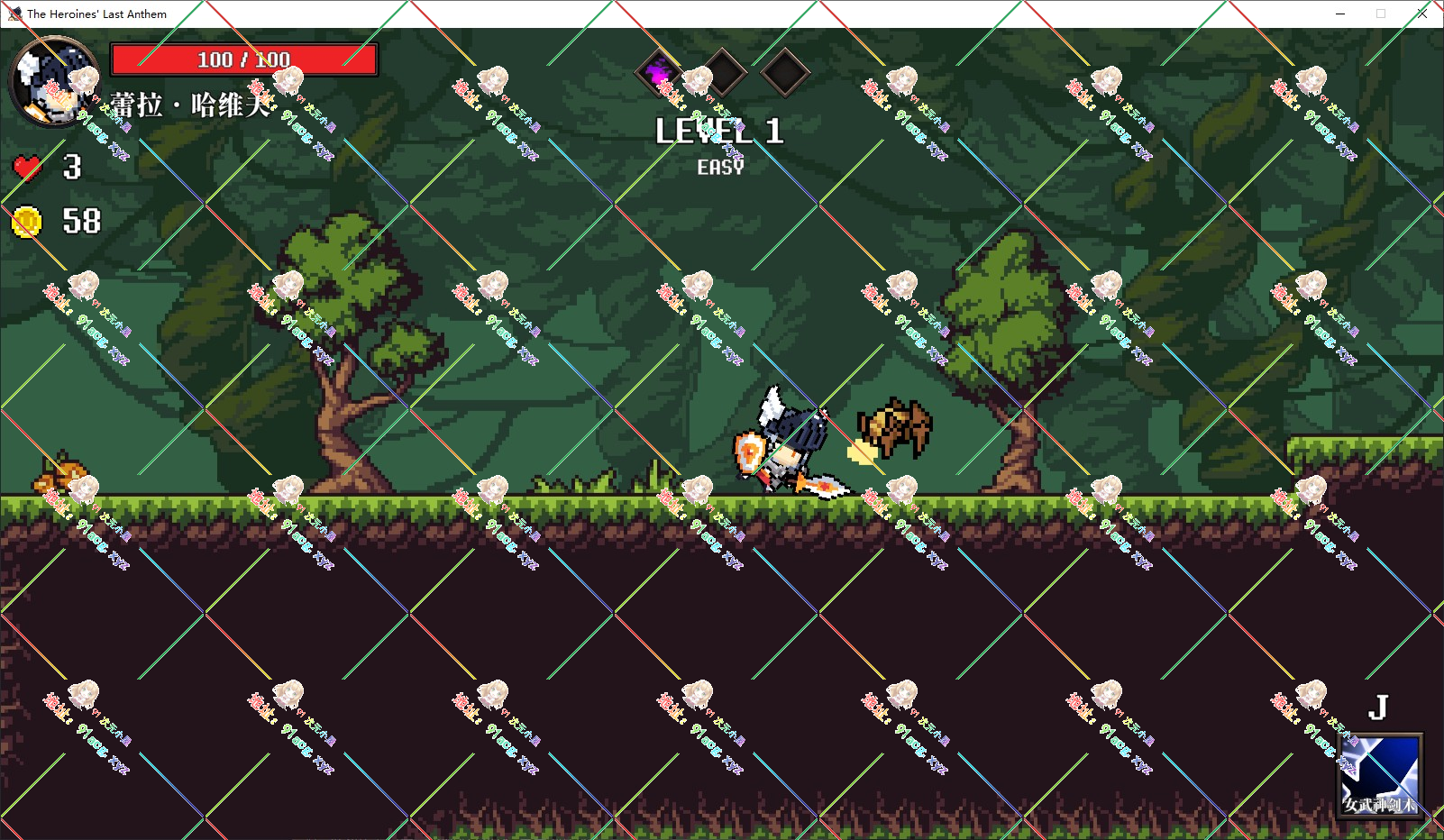Click the heroine's character portrait
Viewport: 1444px width, 840px height.
(52, 81)
